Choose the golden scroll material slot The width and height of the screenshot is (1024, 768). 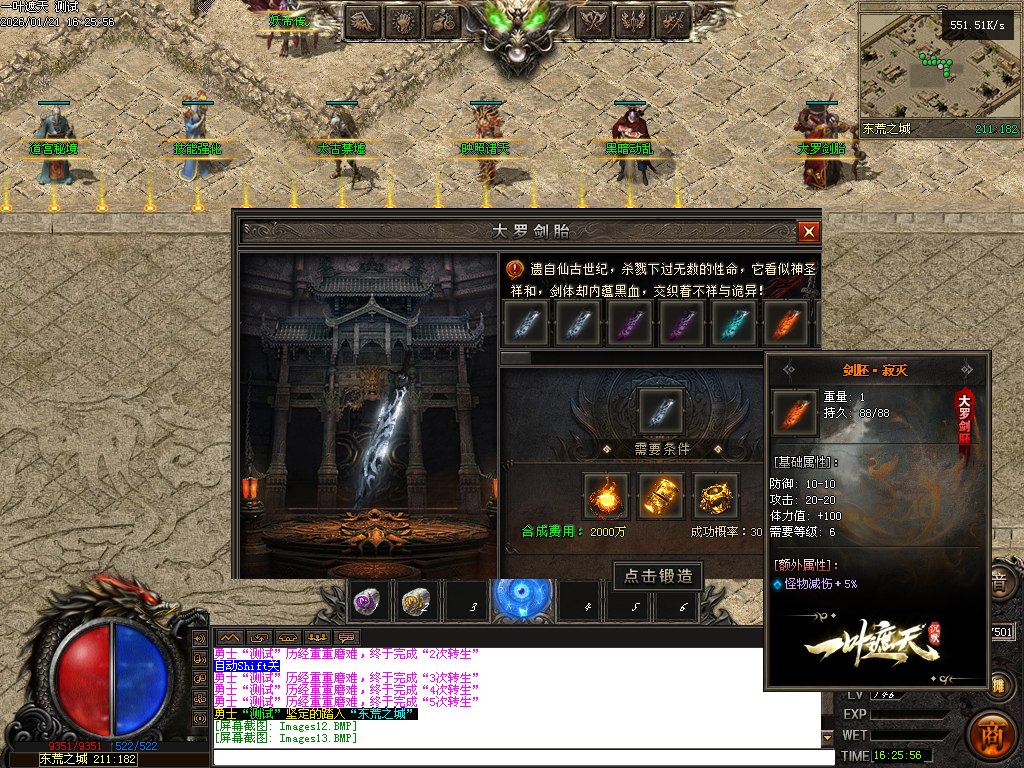pos(661,495)
